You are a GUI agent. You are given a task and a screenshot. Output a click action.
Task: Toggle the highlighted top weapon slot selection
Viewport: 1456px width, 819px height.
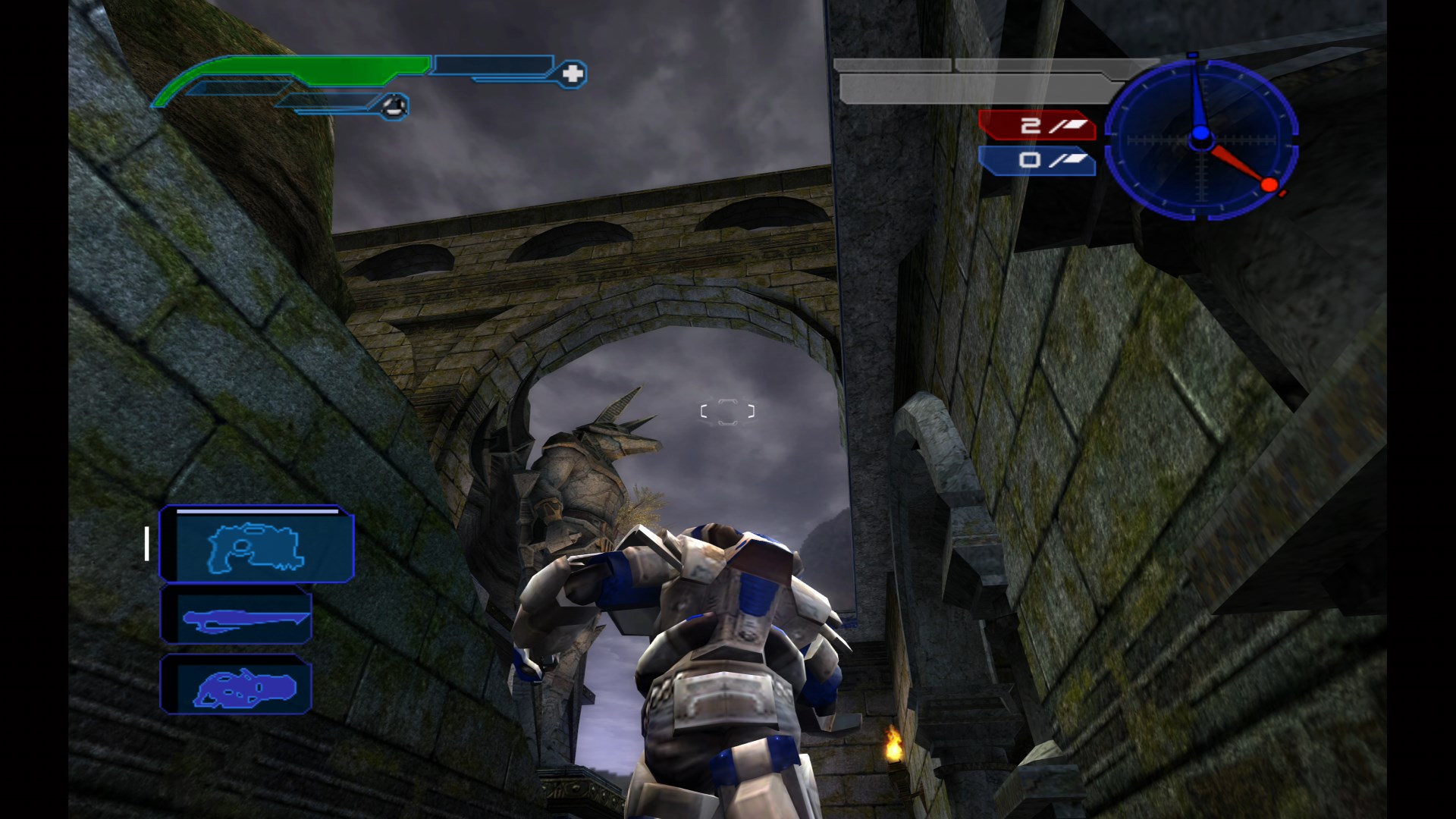point(258,545)
